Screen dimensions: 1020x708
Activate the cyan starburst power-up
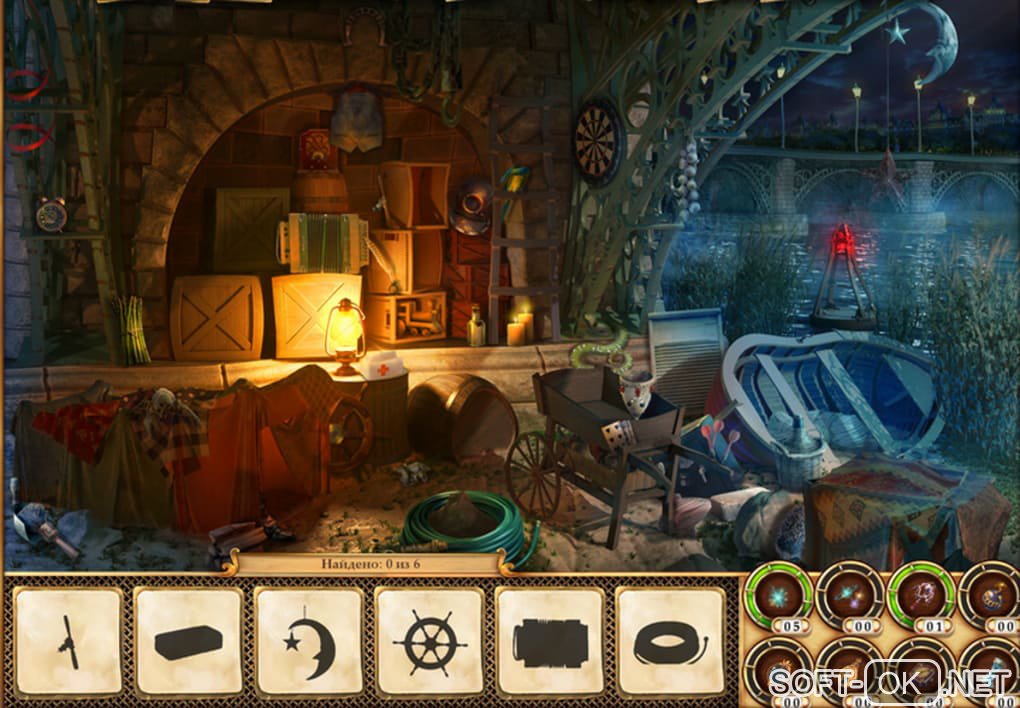coord(776,595)
